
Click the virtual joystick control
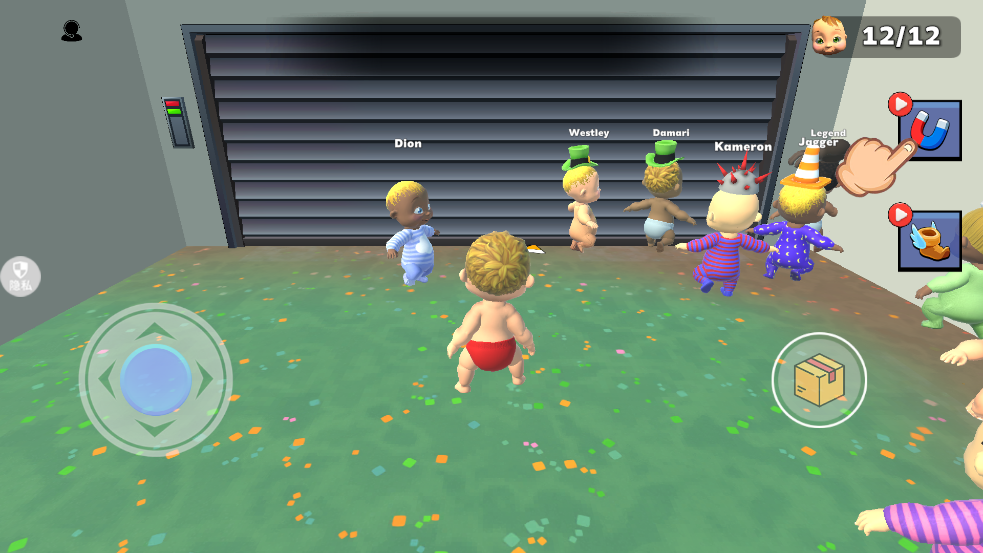(x=155, y=380)
